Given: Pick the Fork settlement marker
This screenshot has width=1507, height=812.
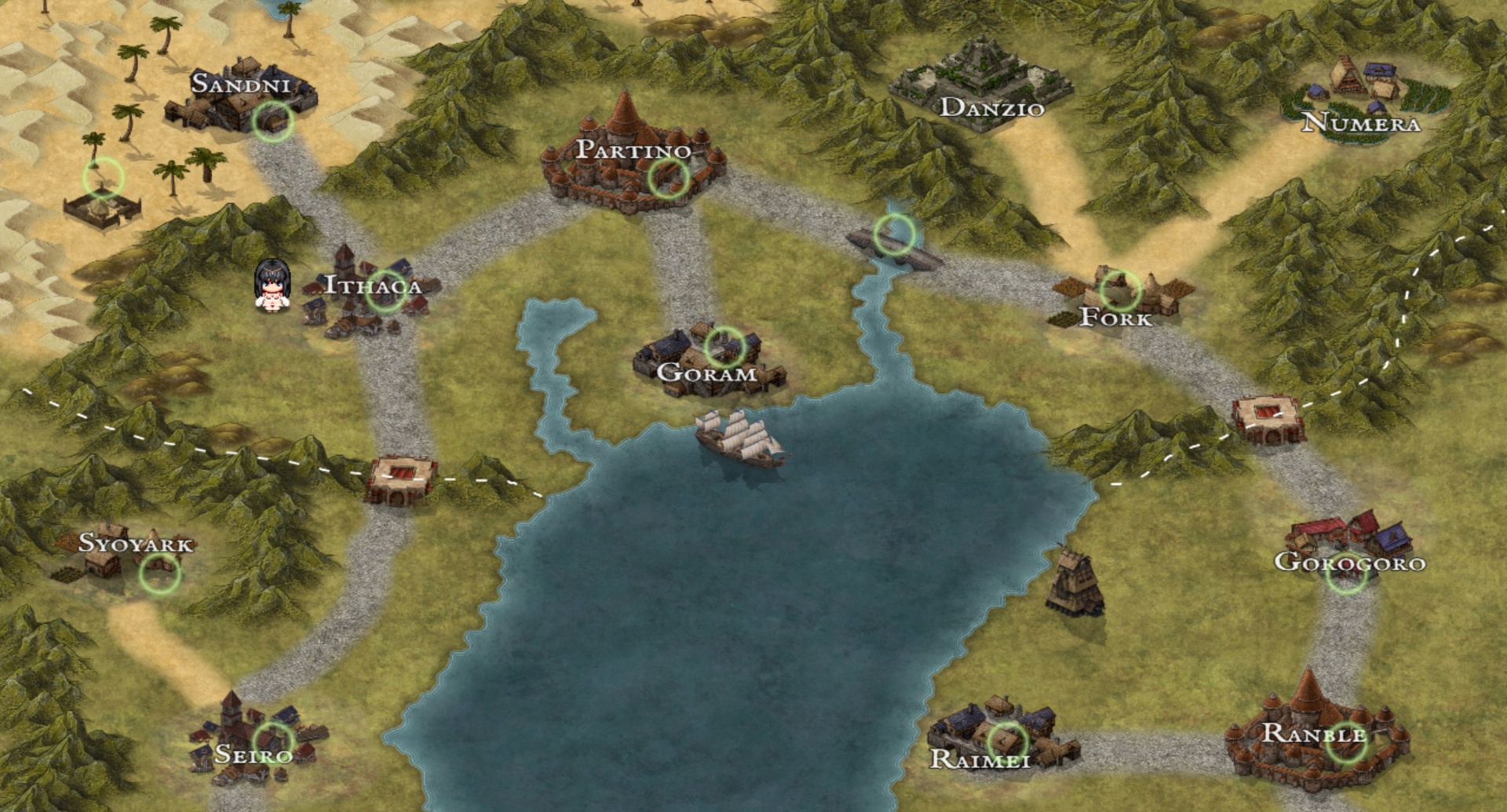Looking at the screenshot, I should (x=1120, y=289).
